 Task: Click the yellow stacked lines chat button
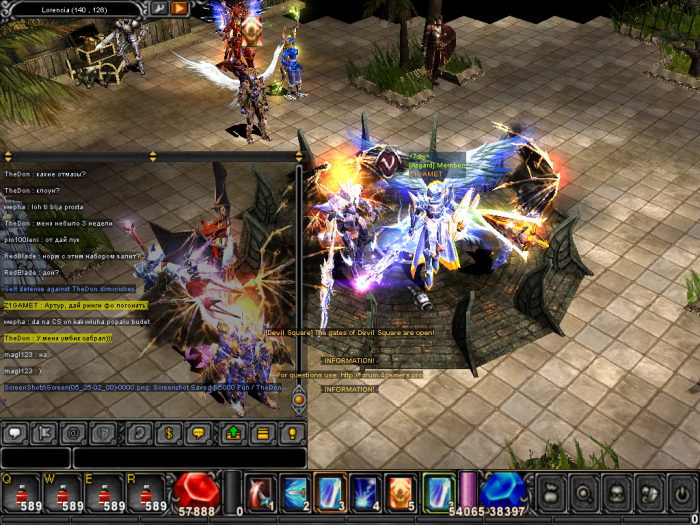tap(262, 434)
